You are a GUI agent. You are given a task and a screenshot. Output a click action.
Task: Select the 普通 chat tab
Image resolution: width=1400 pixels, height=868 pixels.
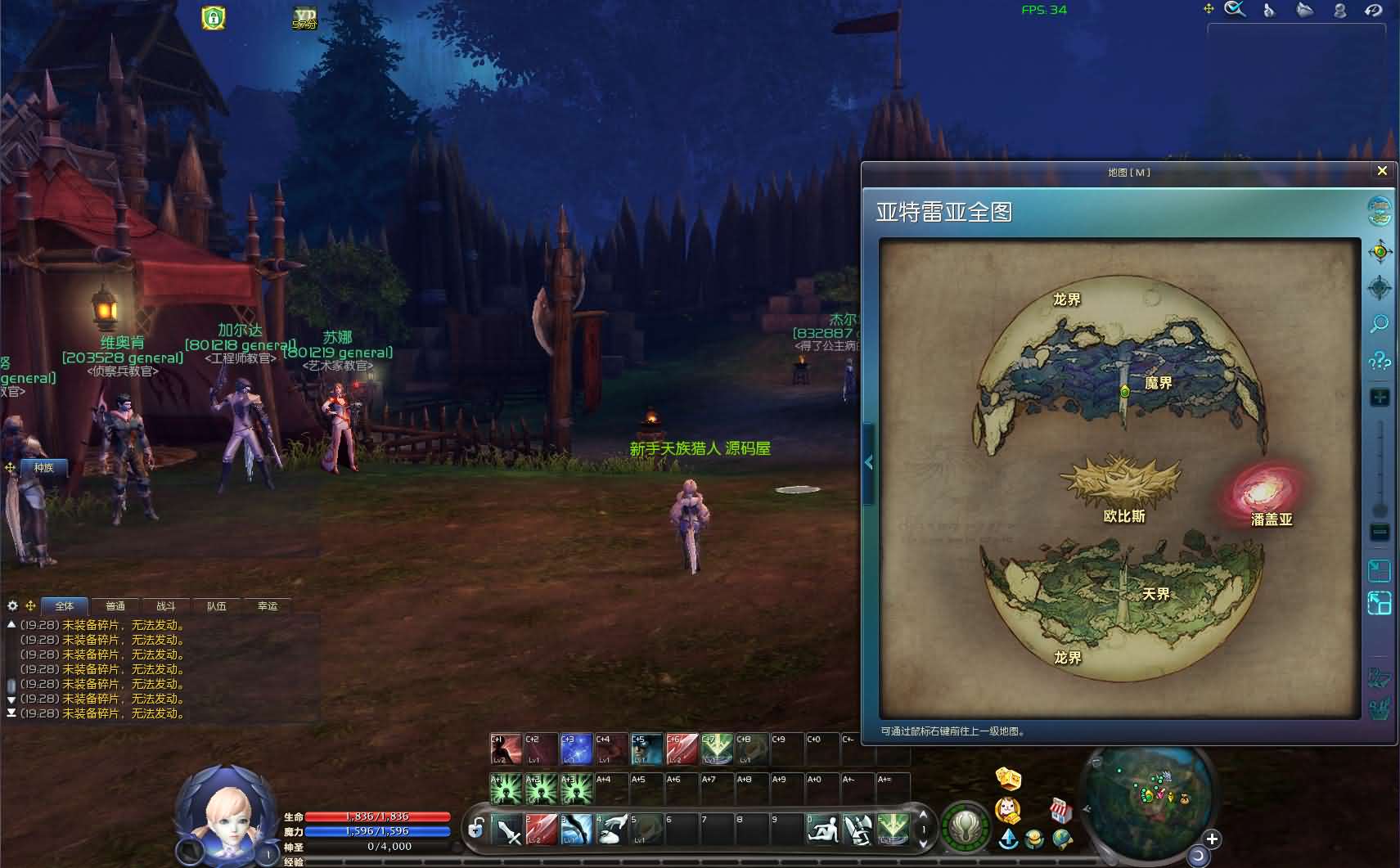point(115,606)
